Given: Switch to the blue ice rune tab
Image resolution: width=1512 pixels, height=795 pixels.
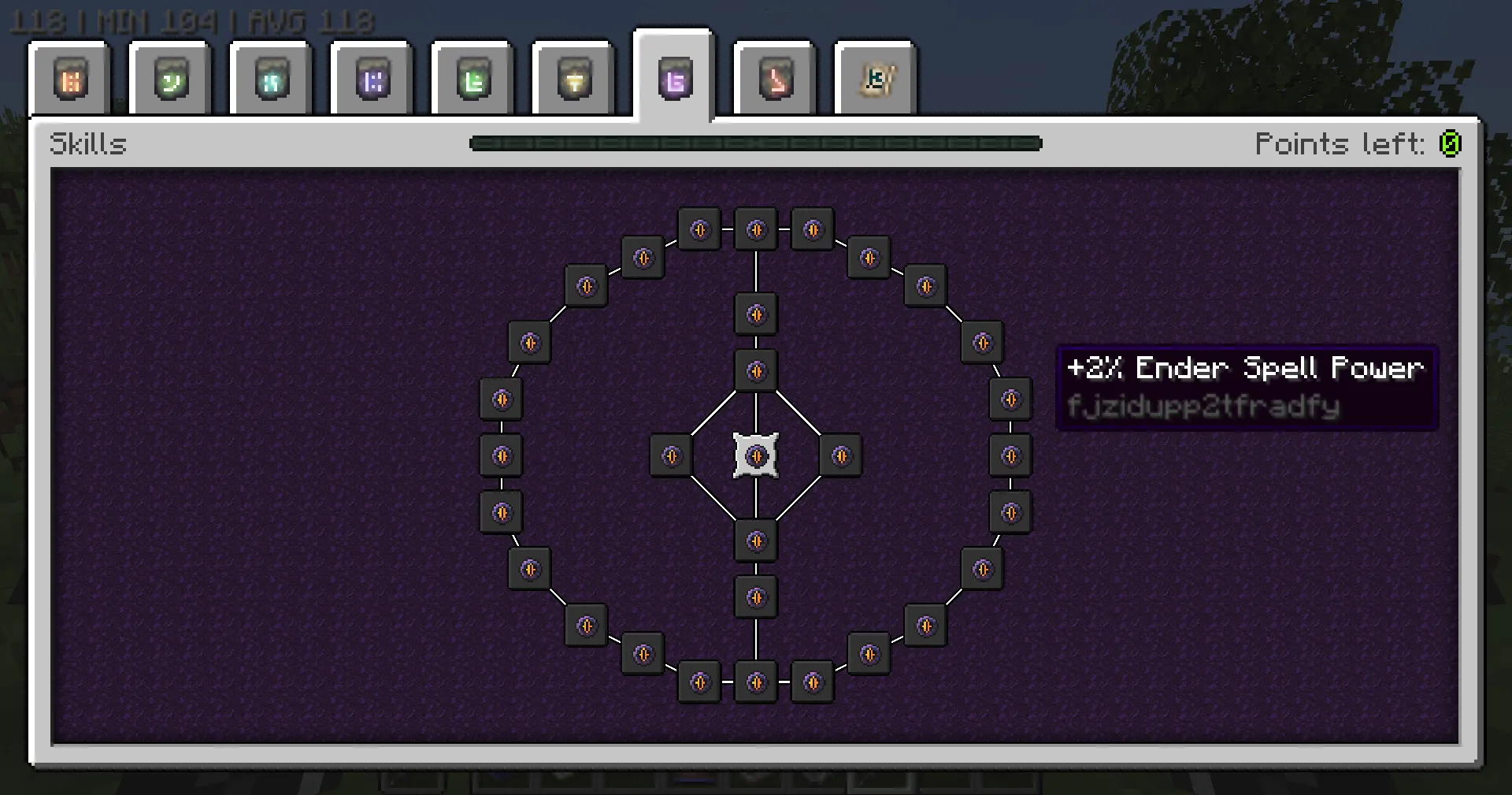Looking at the screenshot, I should pyautogui.click(x=270, y=79).
